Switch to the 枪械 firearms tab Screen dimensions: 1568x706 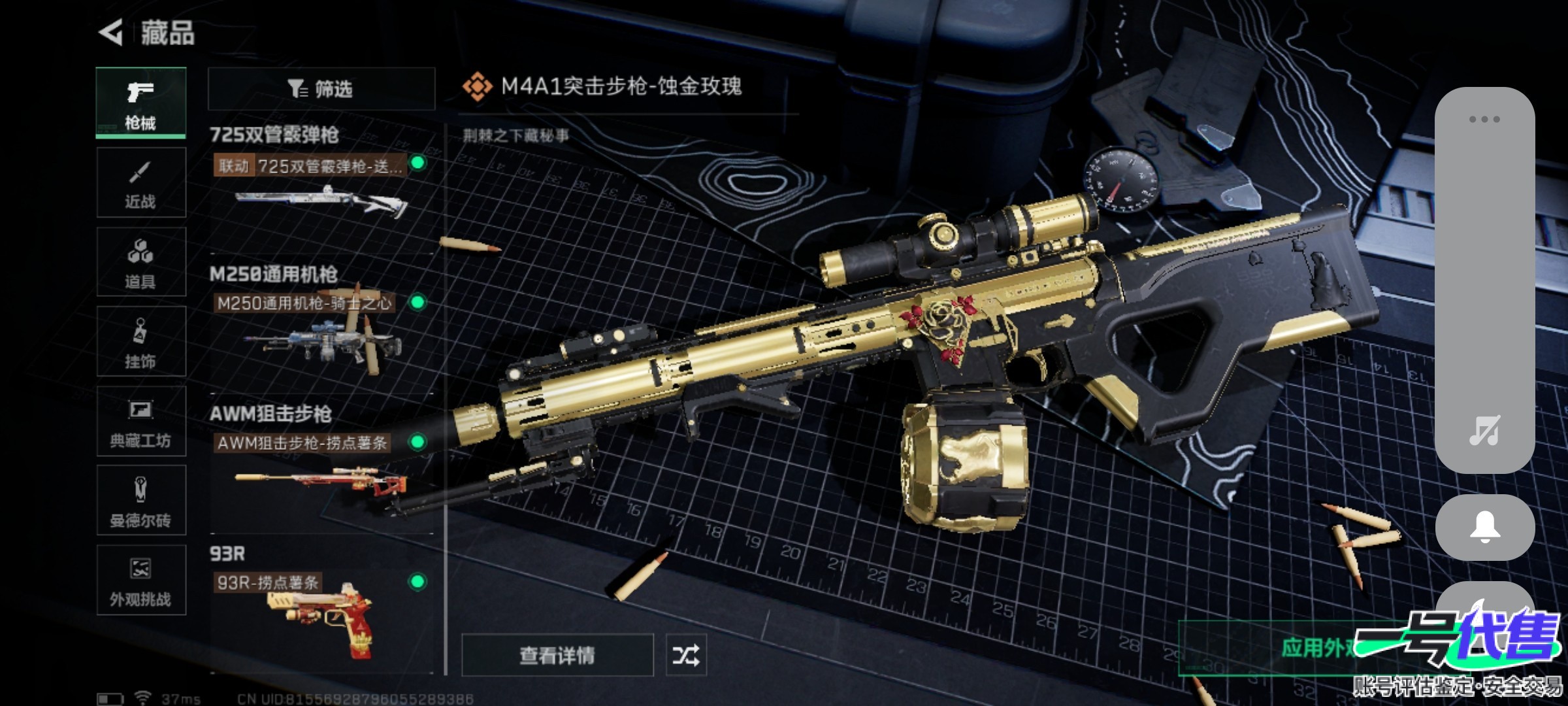[x=140, y=103]
